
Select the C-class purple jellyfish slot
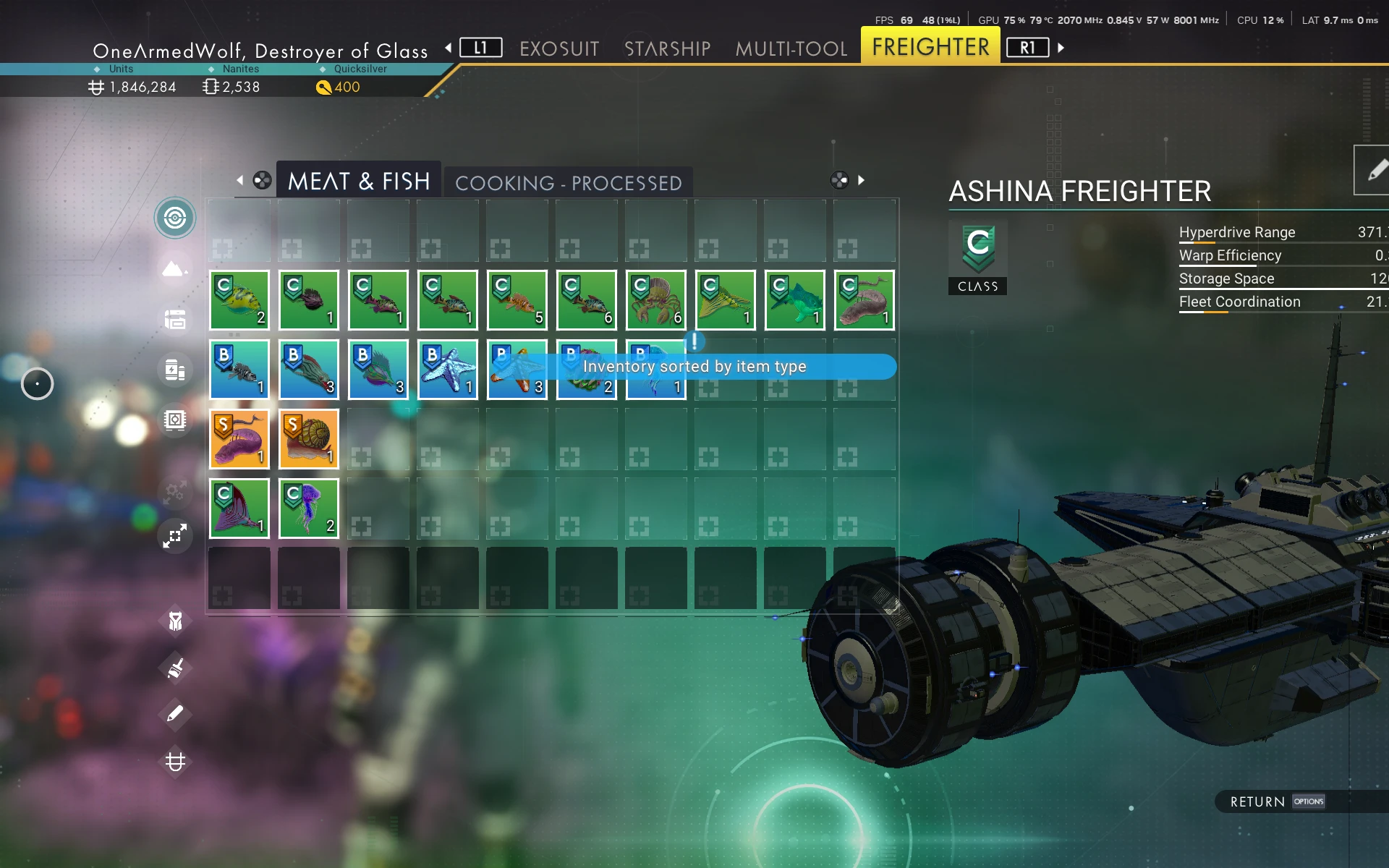309,509
